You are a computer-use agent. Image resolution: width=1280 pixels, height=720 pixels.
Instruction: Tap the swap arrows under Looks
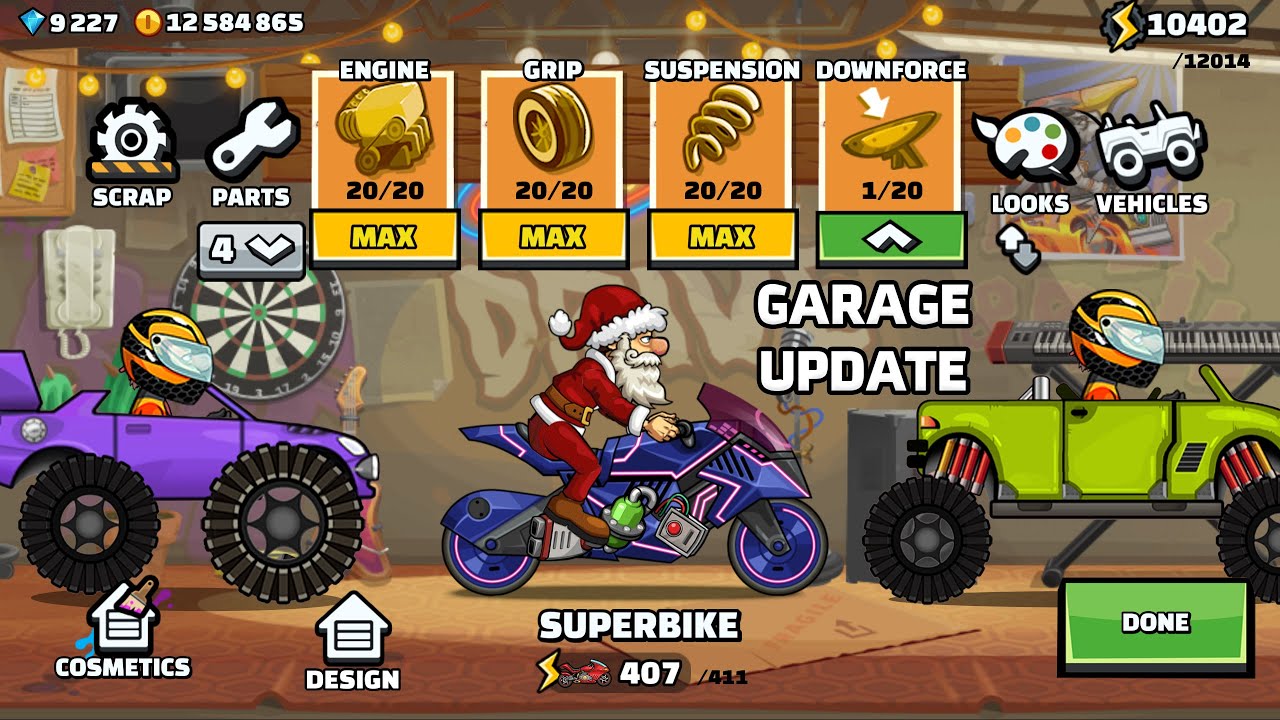[x=1018, y=246]
